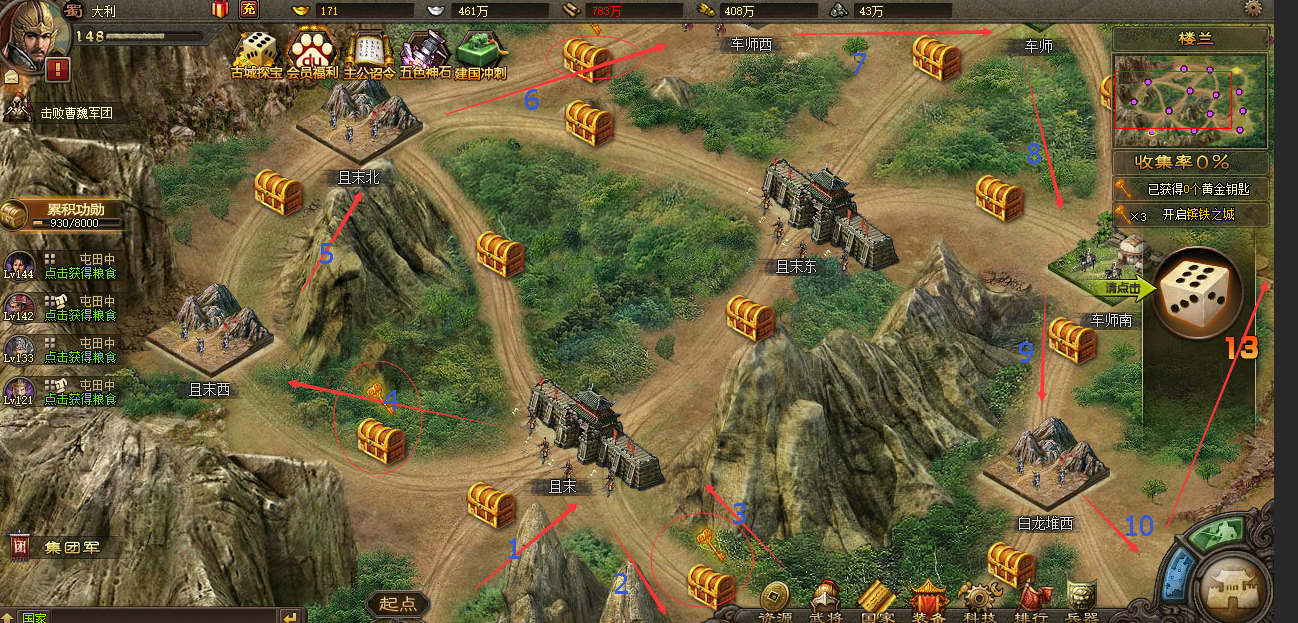
Task: Open the settings gear icon
Action: click(x=1253, y=8)
